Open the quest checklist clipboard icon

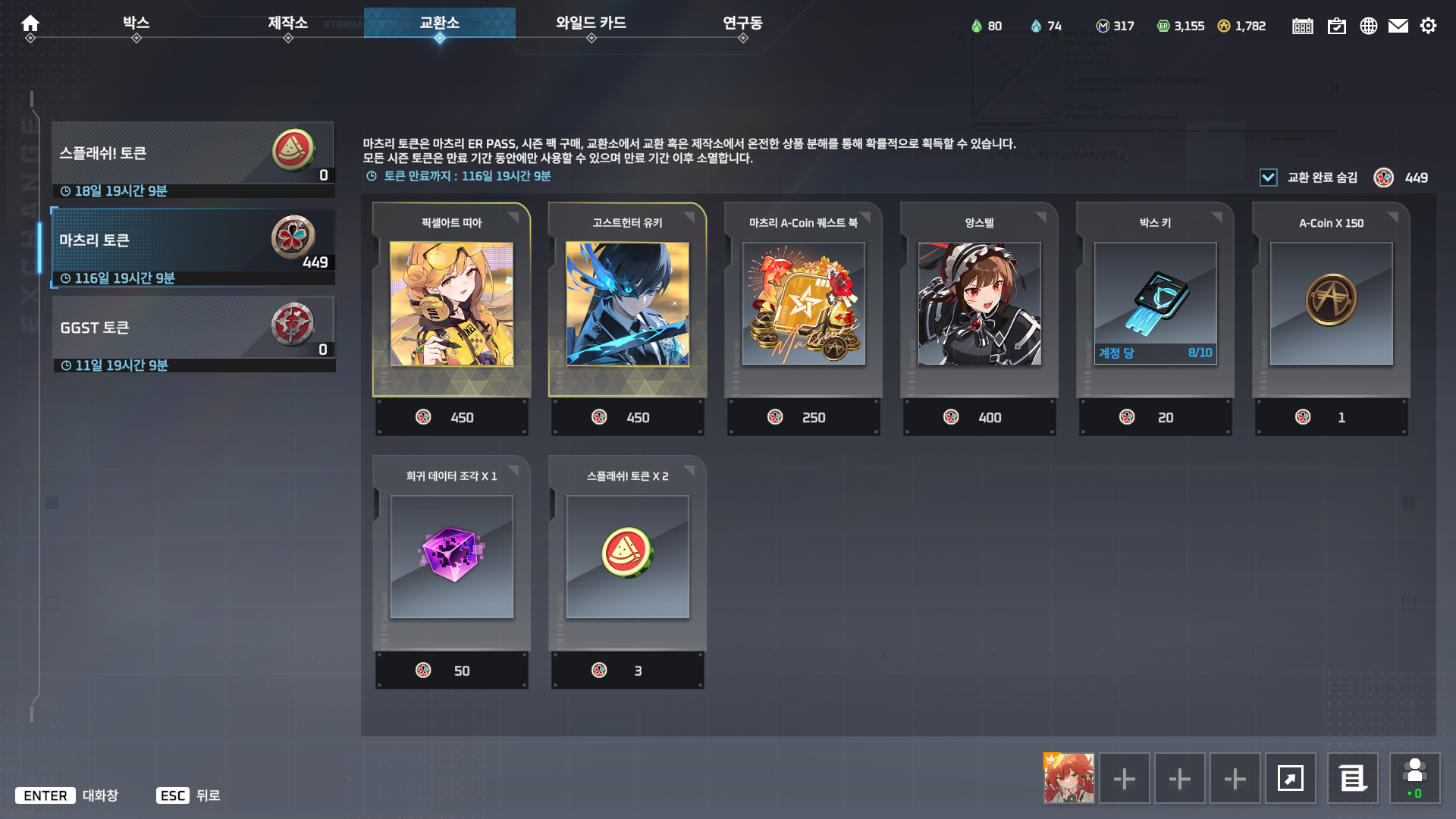pos(1337,25)
